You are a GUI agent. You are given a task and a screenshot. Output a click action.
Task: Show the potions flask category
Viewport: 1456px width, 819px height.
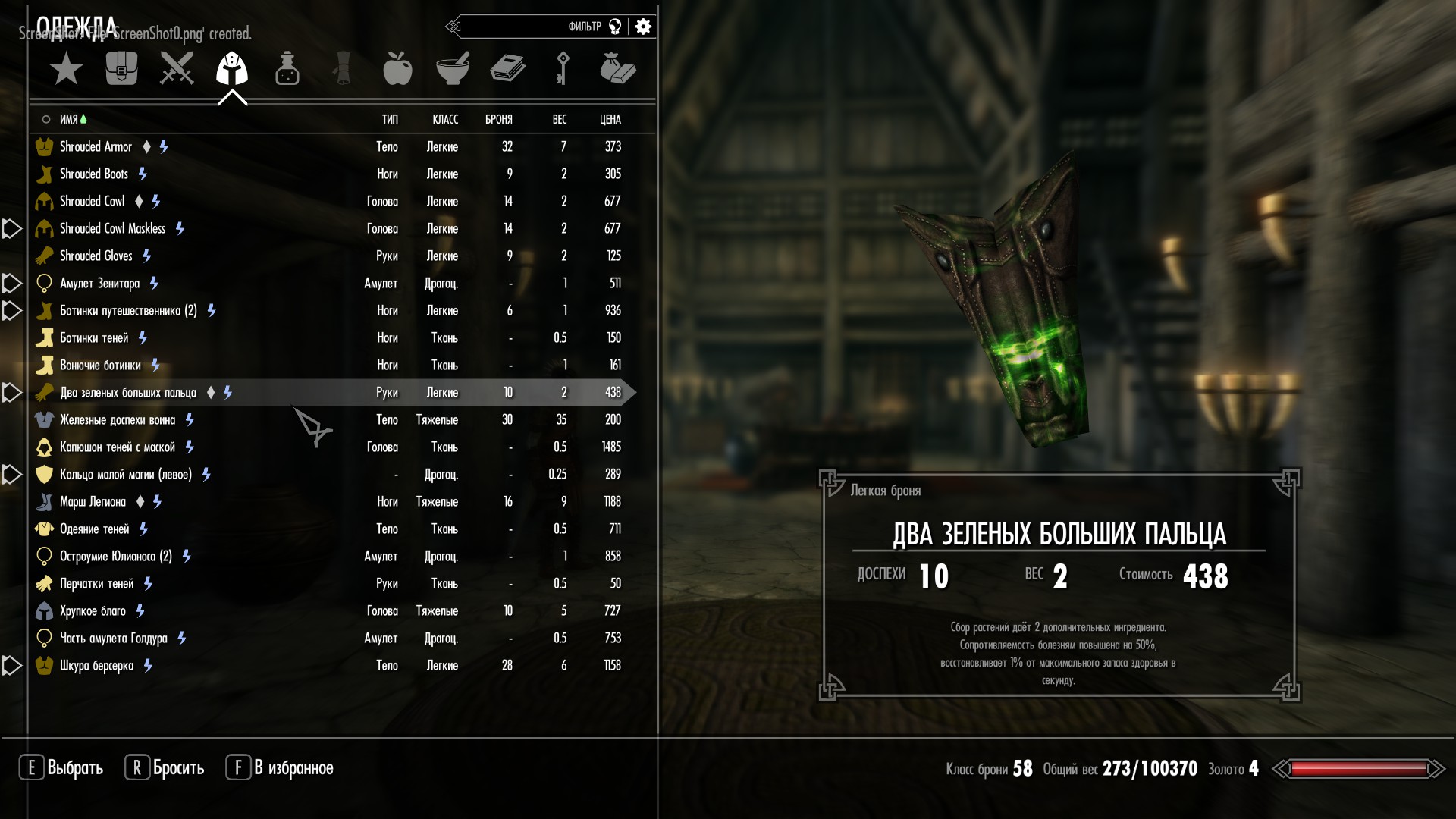pyautogui.click(x=287, y=69)
